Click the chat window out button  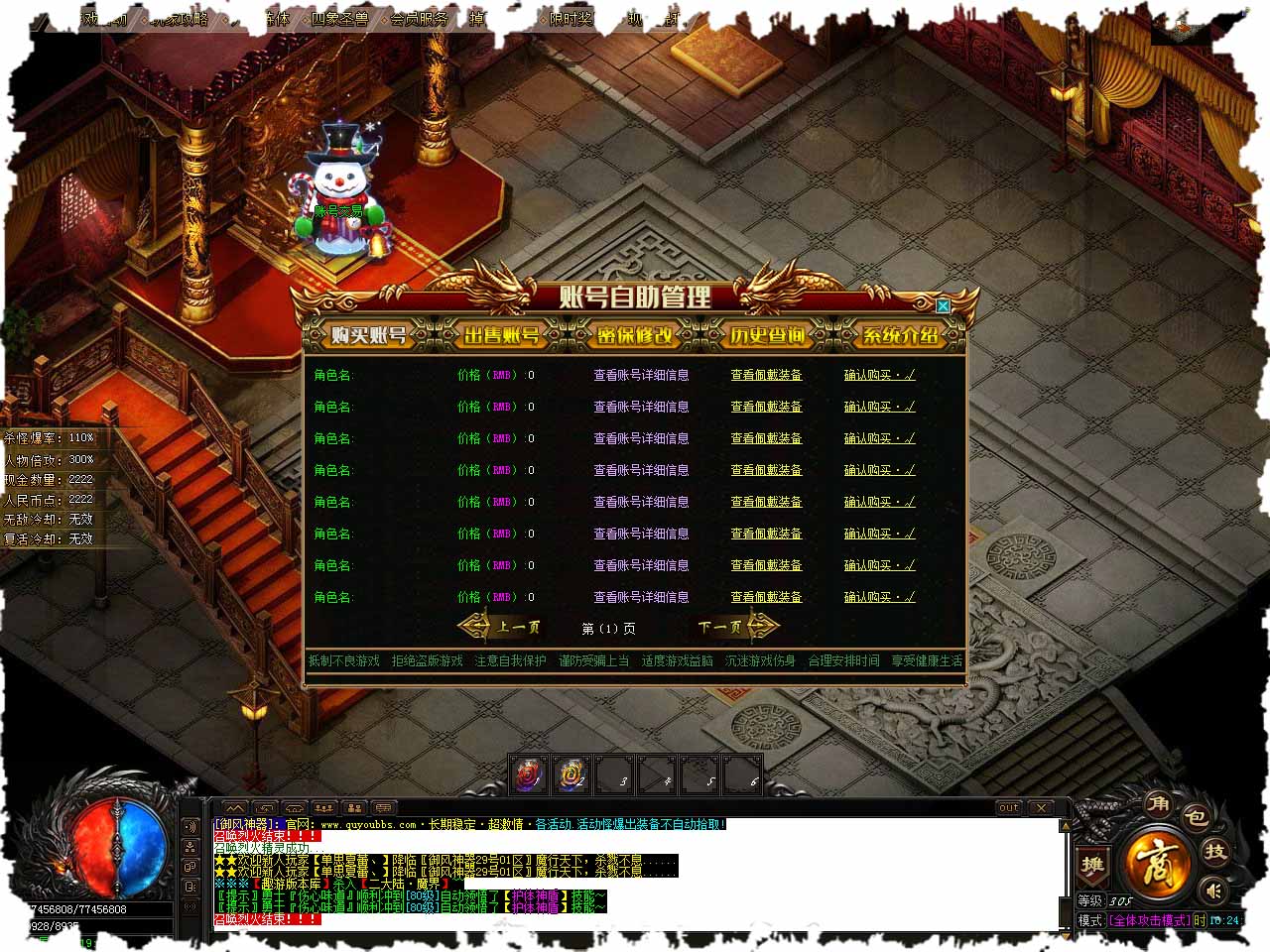click(1009, 807)
